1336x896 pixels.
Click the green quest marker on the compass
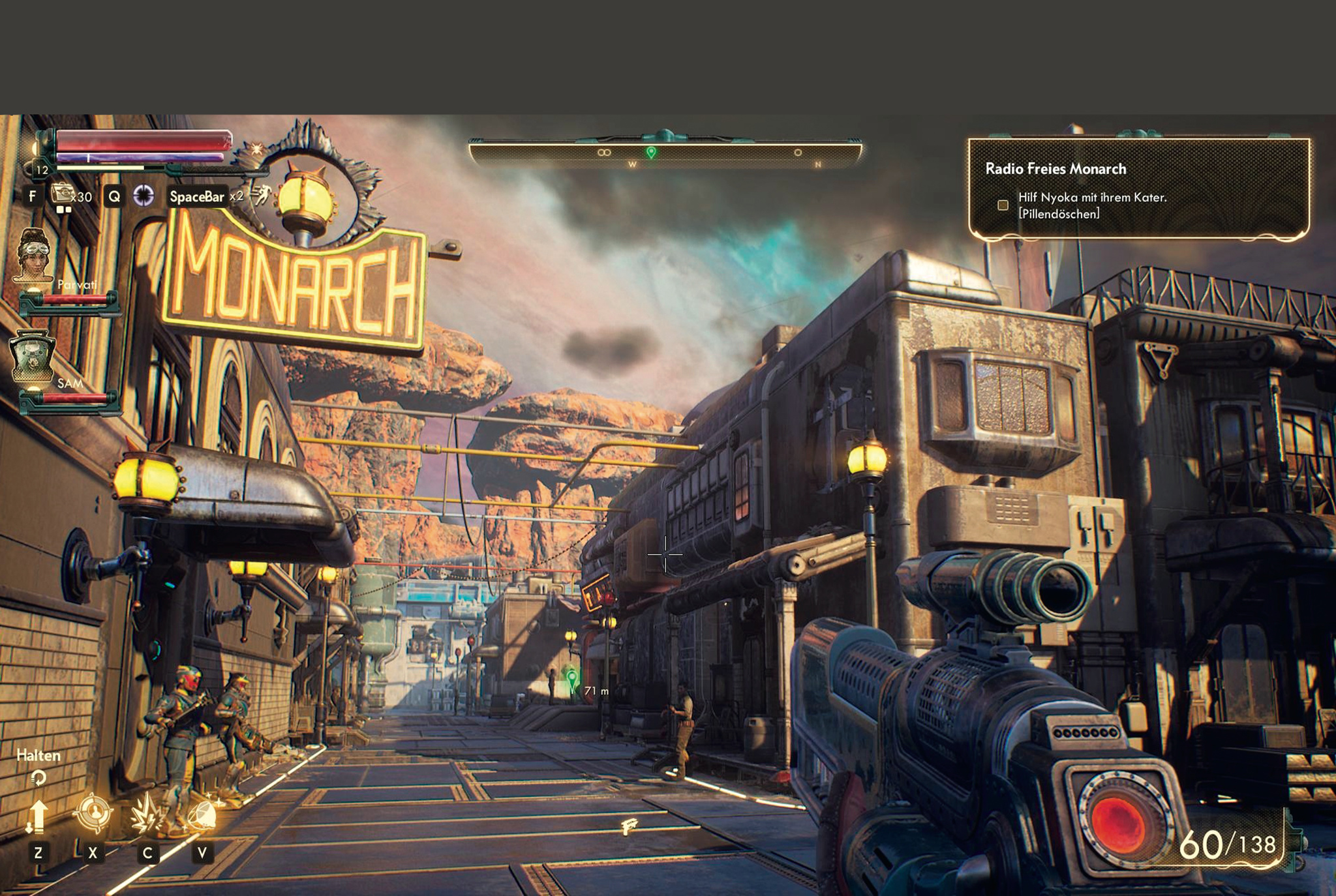coord(651,152)
